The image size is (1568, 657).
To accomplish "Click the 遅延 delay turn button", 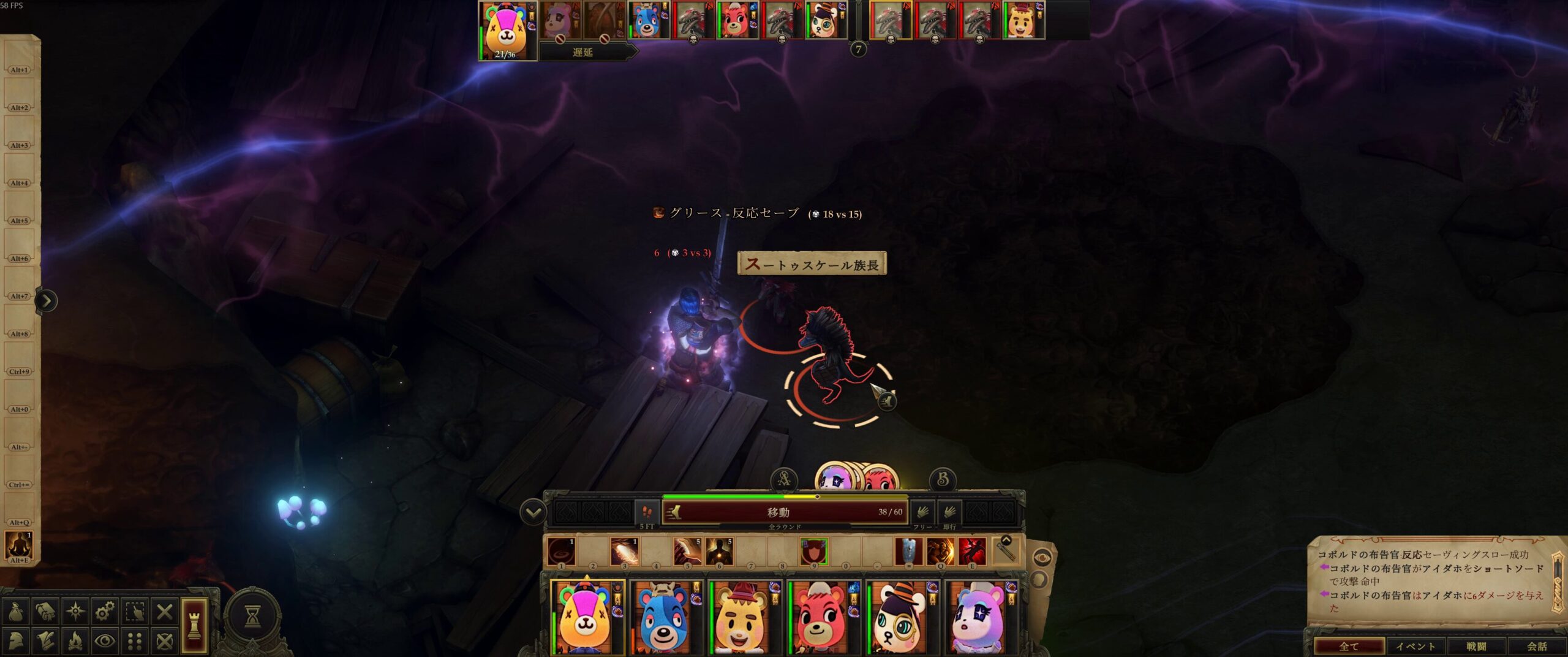I will point(582,53).
